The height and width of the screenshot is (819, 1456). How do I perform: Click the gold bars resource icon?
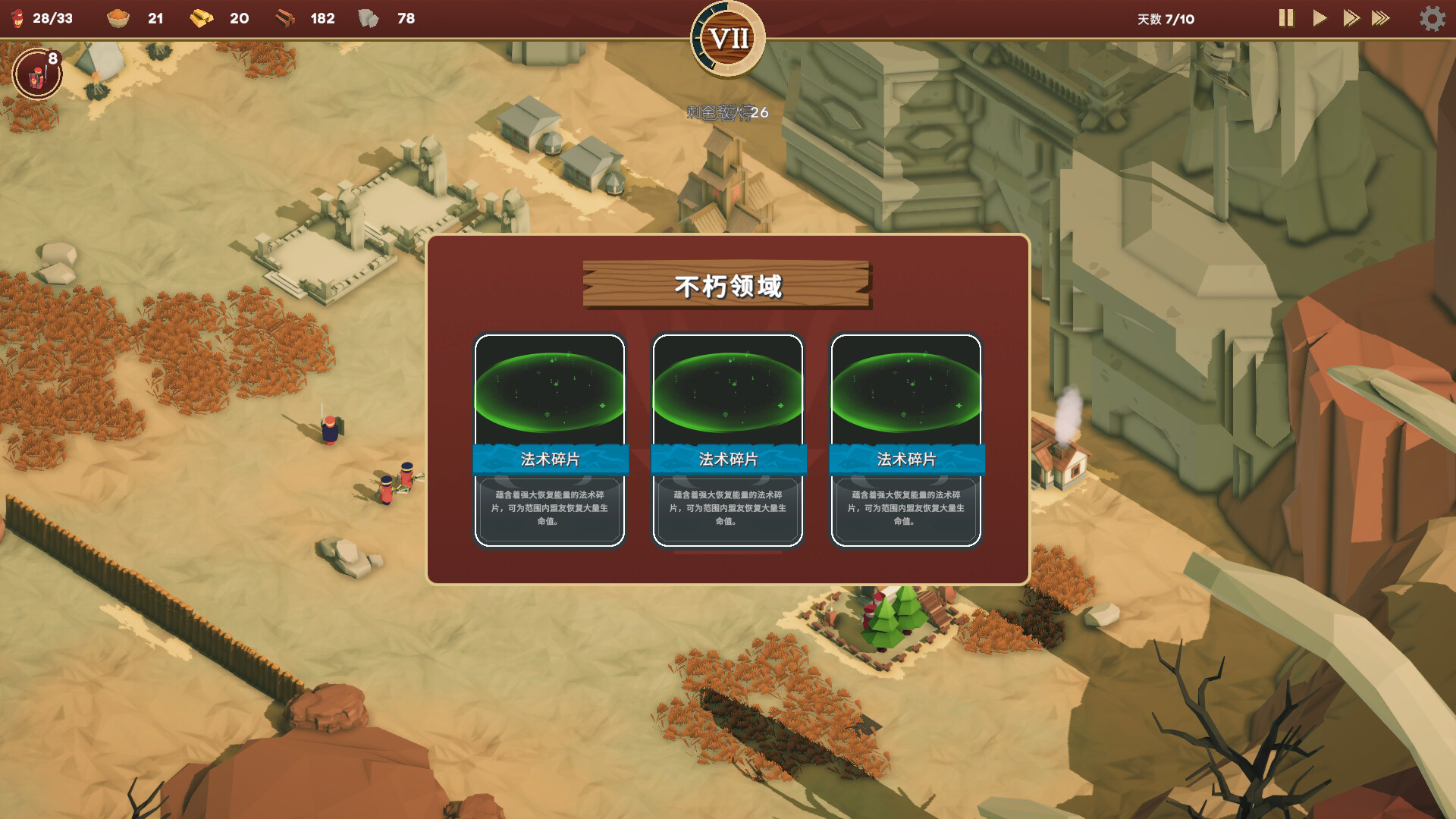201,18
